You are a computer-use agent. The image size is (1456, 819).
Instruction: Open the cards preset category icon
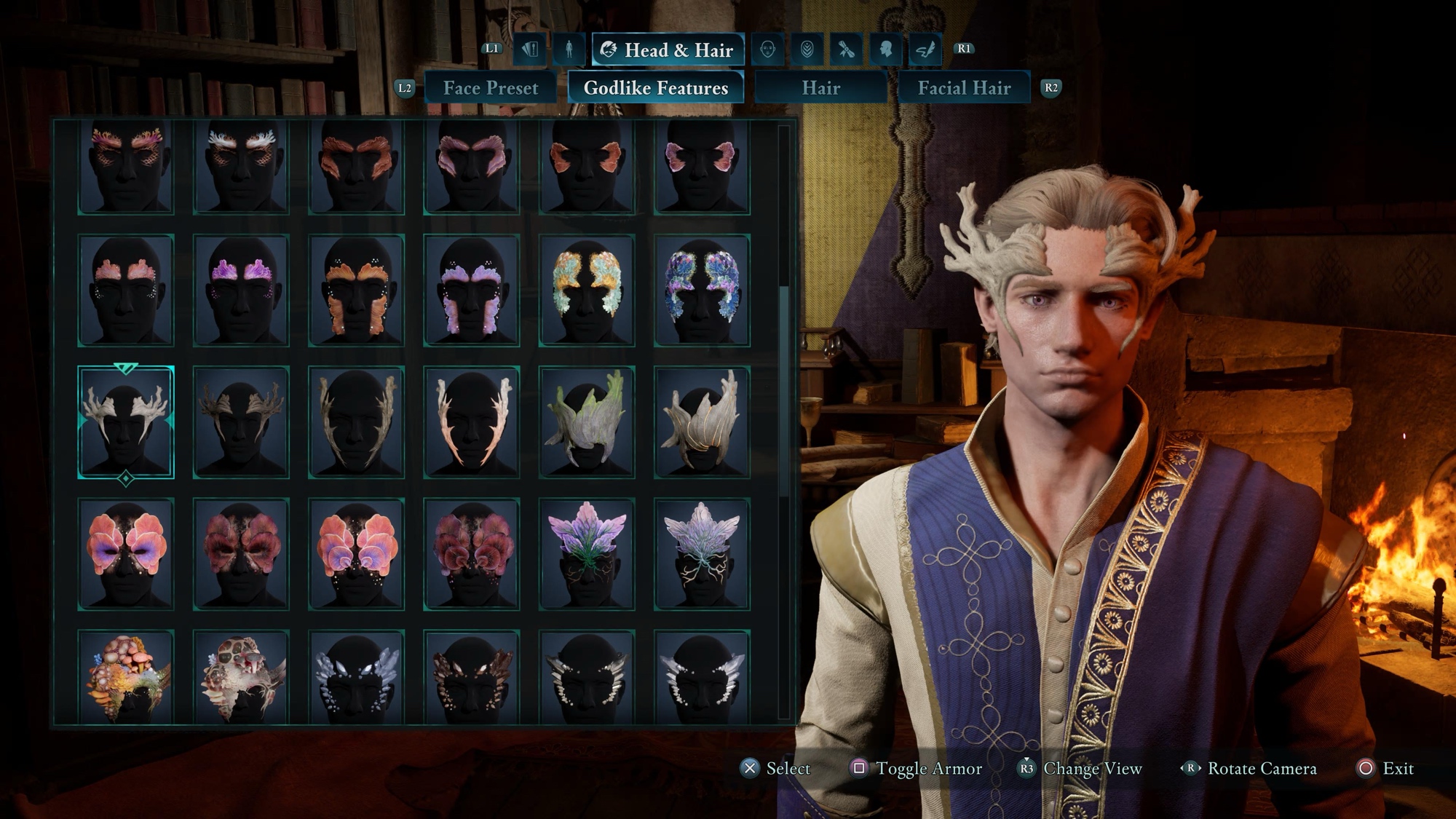coord(530,50)
